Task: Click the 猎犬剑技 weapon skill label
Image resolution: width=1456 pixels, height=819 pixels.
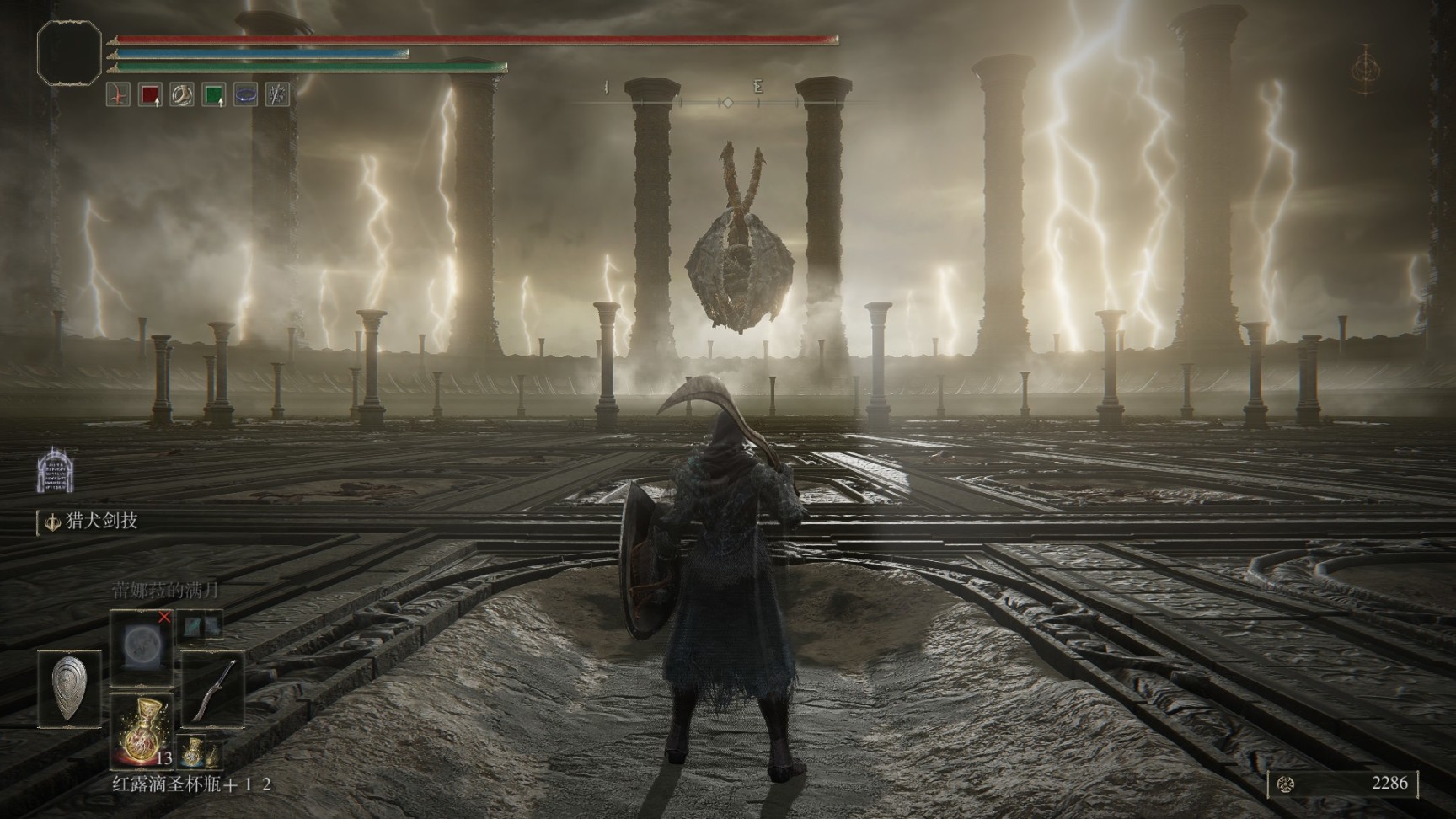Action: click(x=101, y=522)
